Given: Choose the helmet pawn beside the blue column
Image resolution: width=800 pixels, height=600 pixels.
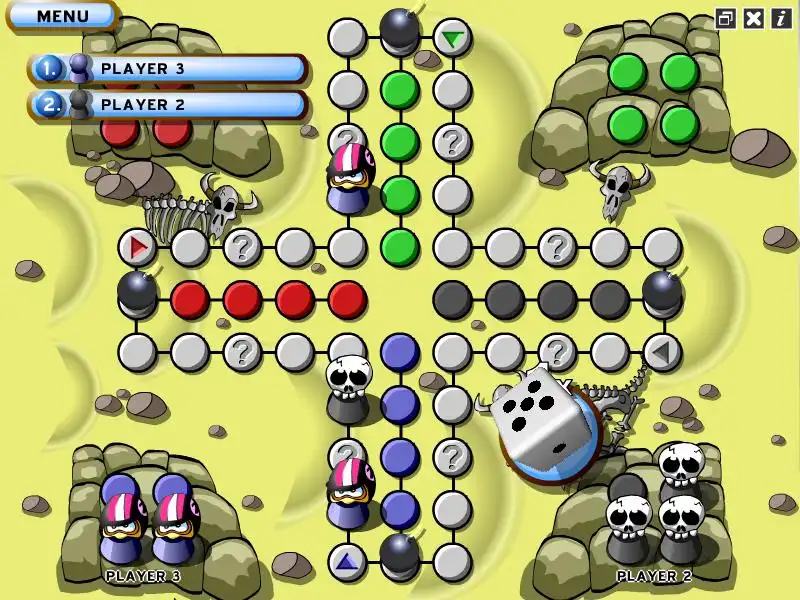Looking at the screenshot, I should pos(349,492).
